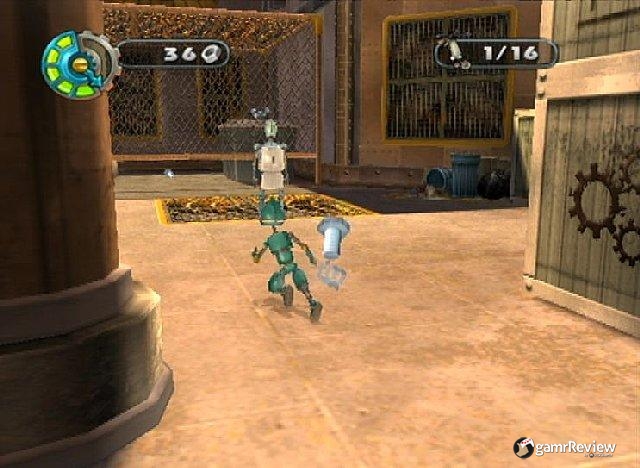
Task: Select the collectible robot part icon
Action: (x=456, y=51)
